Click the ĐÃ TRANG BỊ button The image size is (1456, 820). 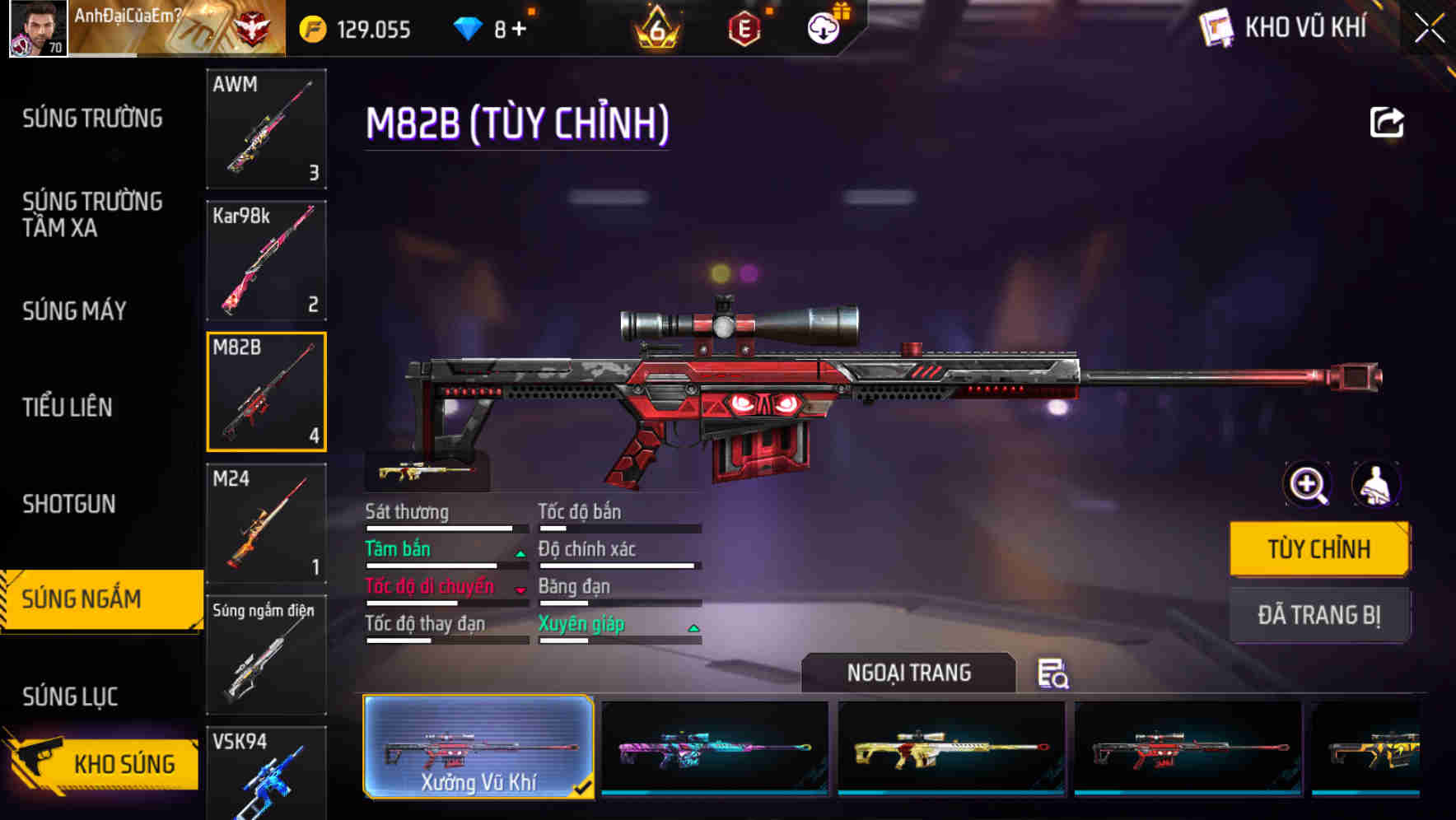1319,614
